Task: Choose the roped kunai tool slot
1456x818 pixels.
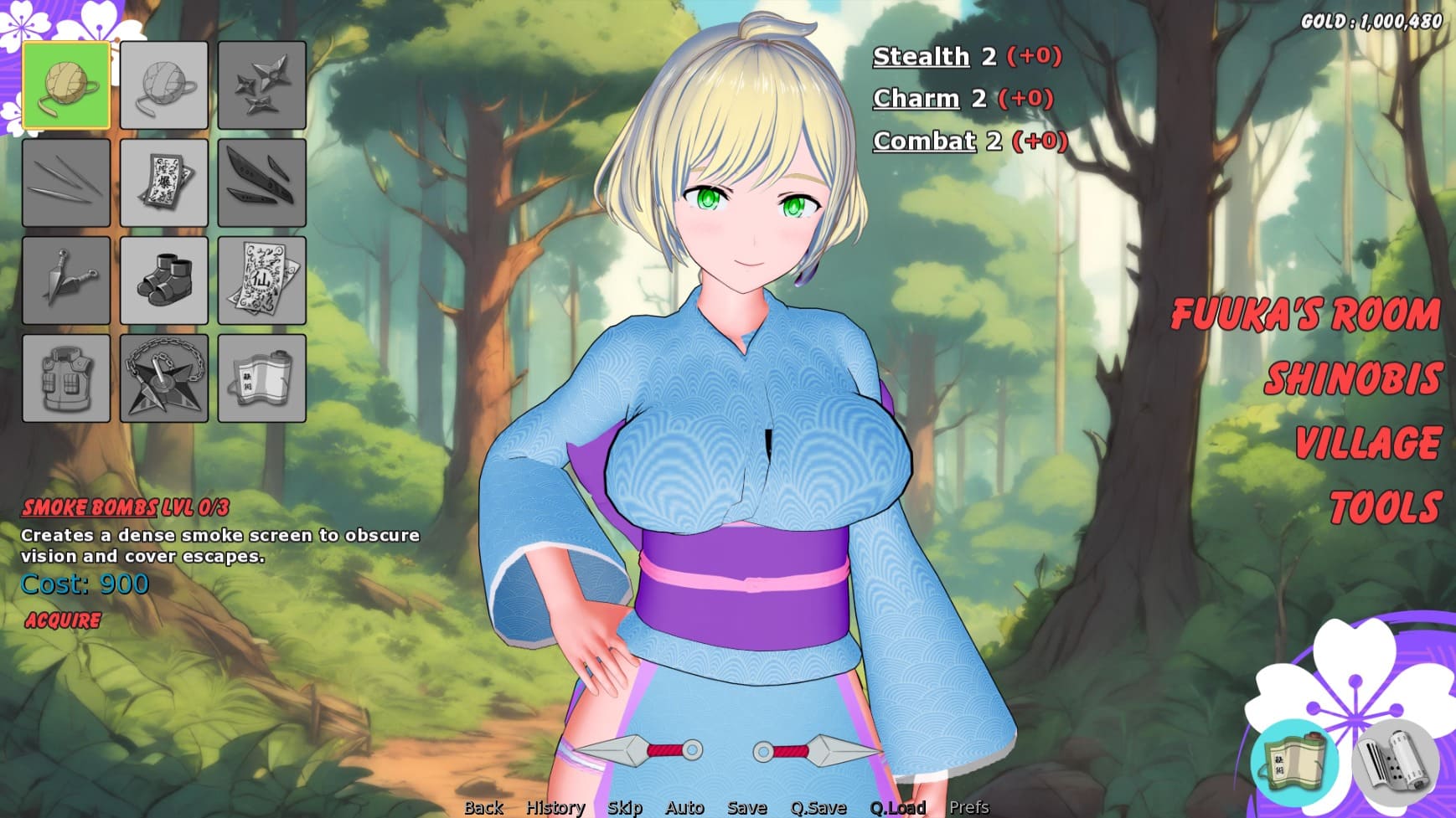Action: [x=66, y=280]
